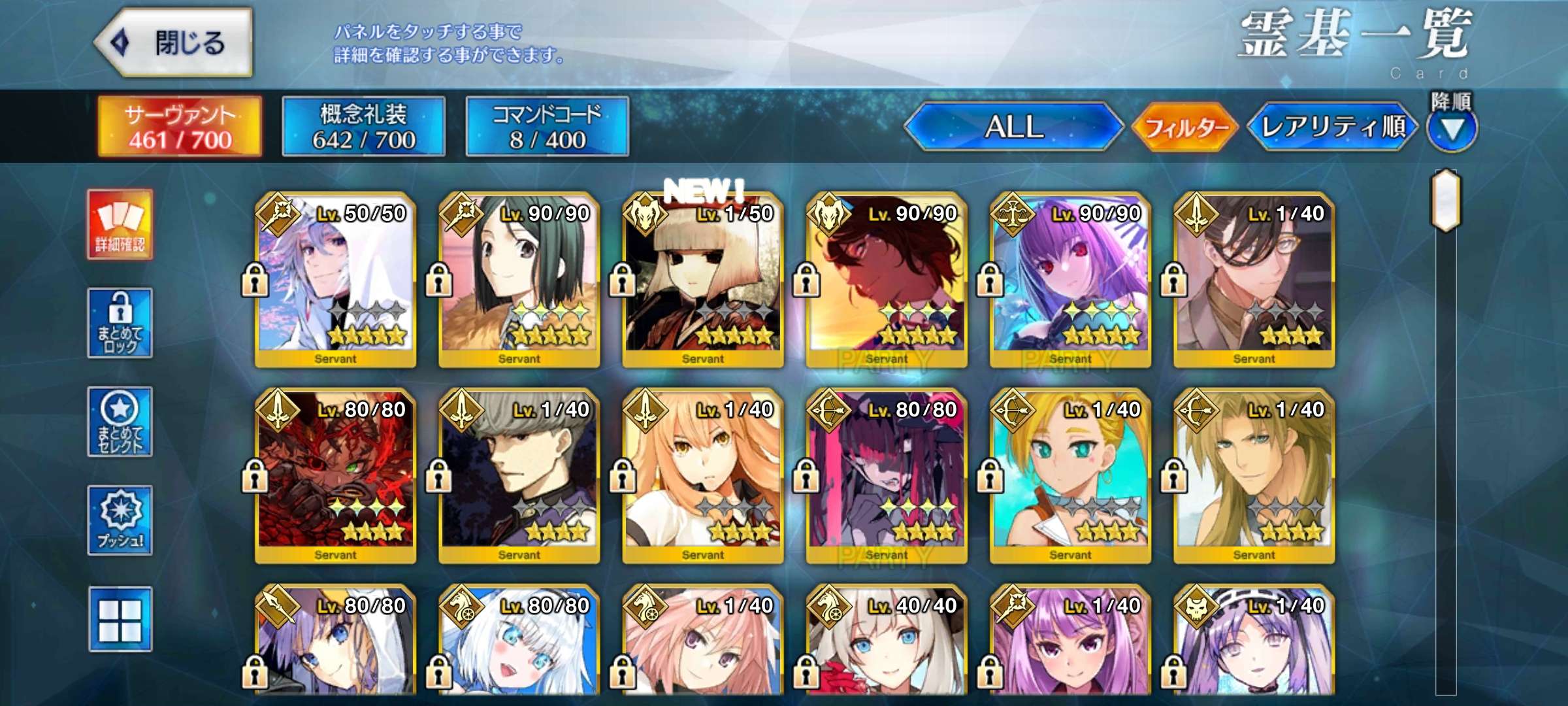The height and width of the screenshot is (706, 1568).
Task: Activate the 詳細確認 card button
Action: click(x=120, y=225)
